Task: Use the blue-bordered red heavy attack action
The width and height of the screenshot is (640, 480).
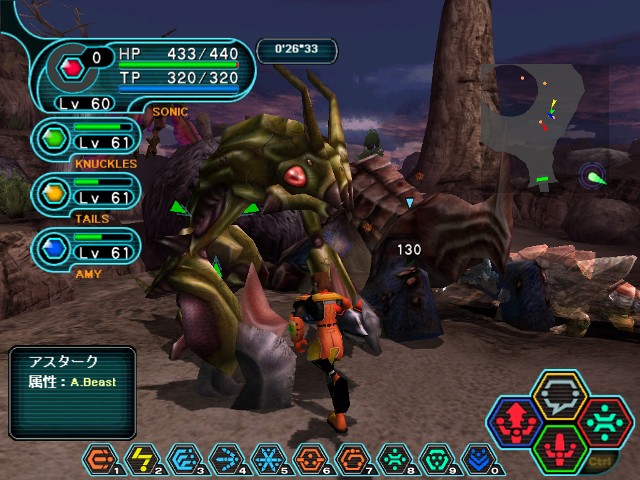Action: (517, 422)
